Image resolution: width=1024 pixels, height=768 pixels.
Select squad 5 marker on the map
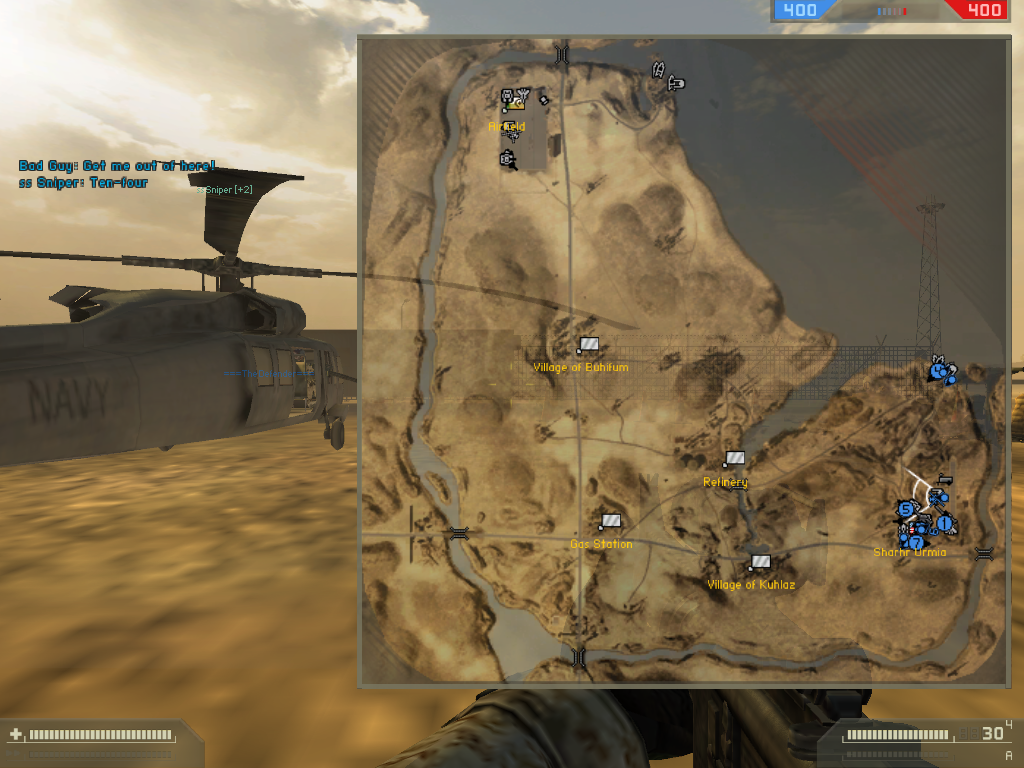point(906,509)
